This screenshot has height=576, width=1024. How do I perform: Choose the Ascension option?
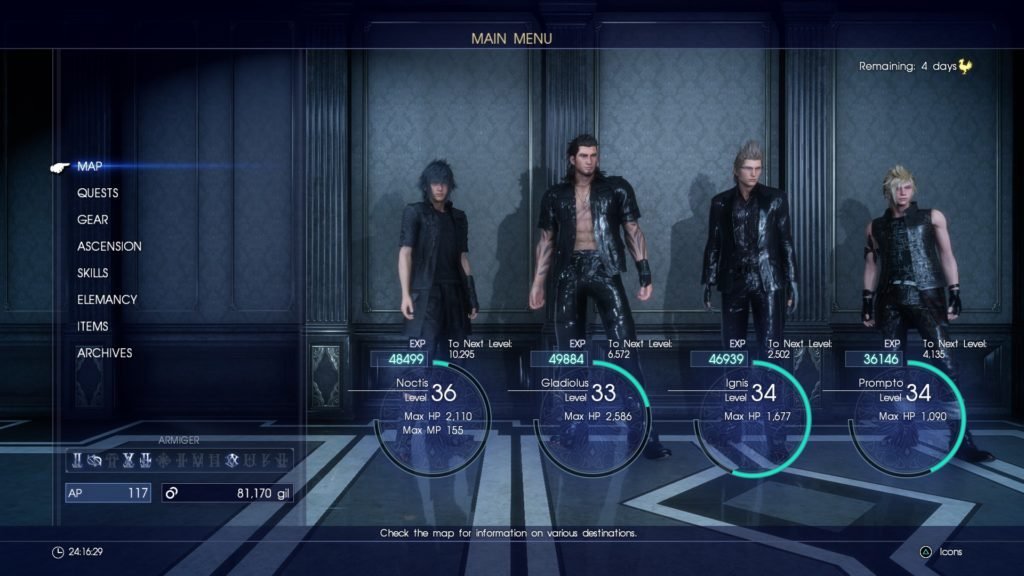tap(109, 246)
